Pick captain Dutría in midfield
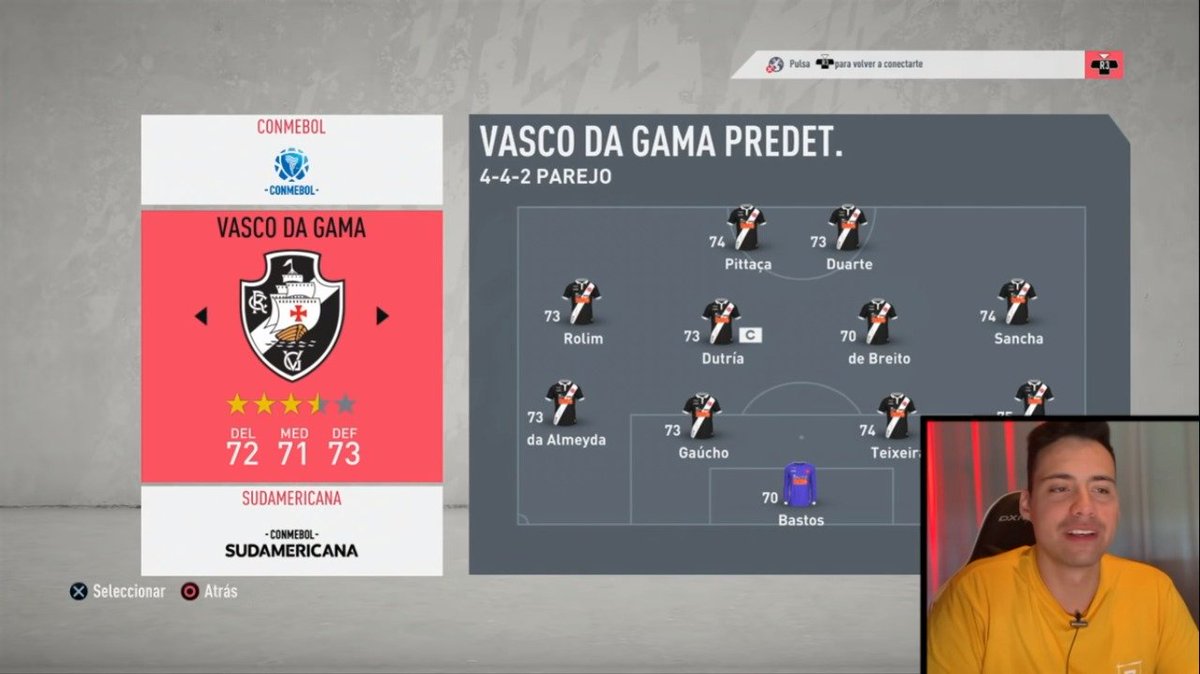Viewport: 1200px width, 674px height. click(721, 322)
